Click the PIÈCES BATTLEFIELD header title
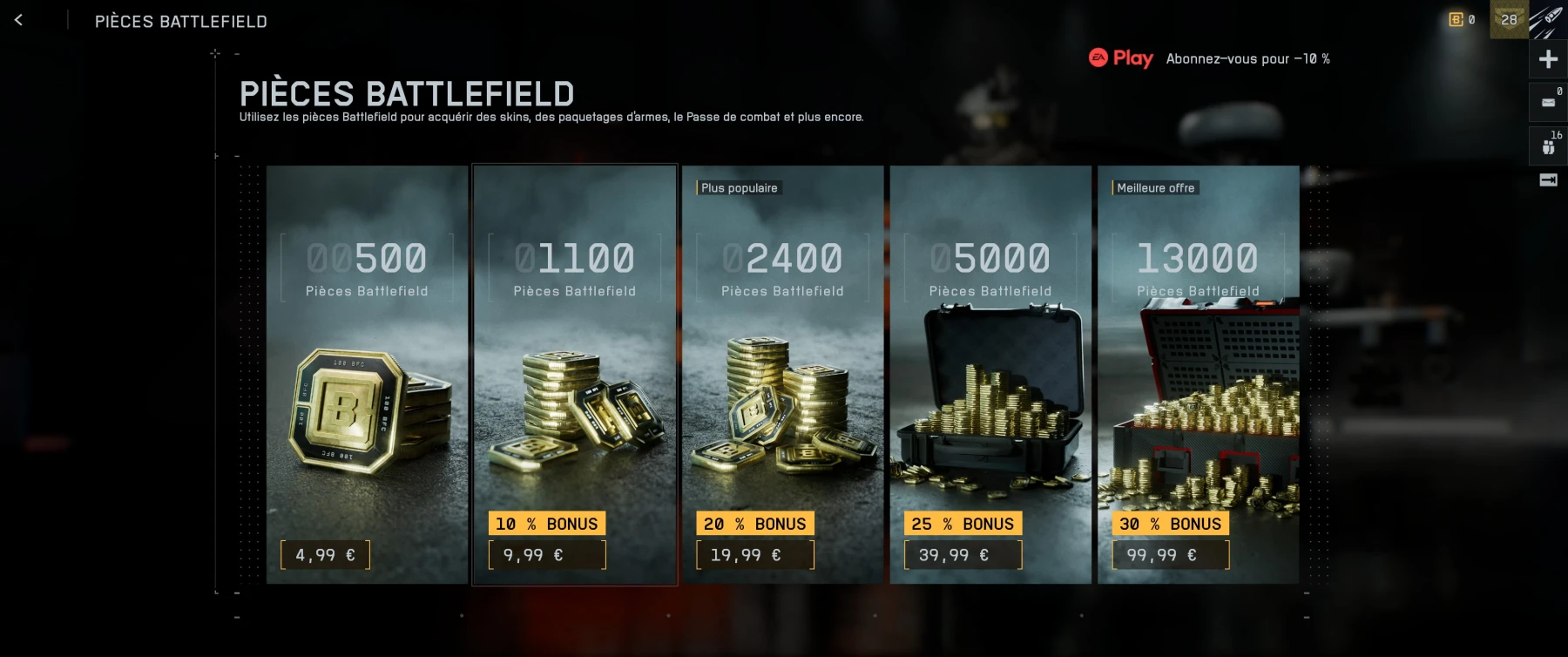 (x=181, y=21)
